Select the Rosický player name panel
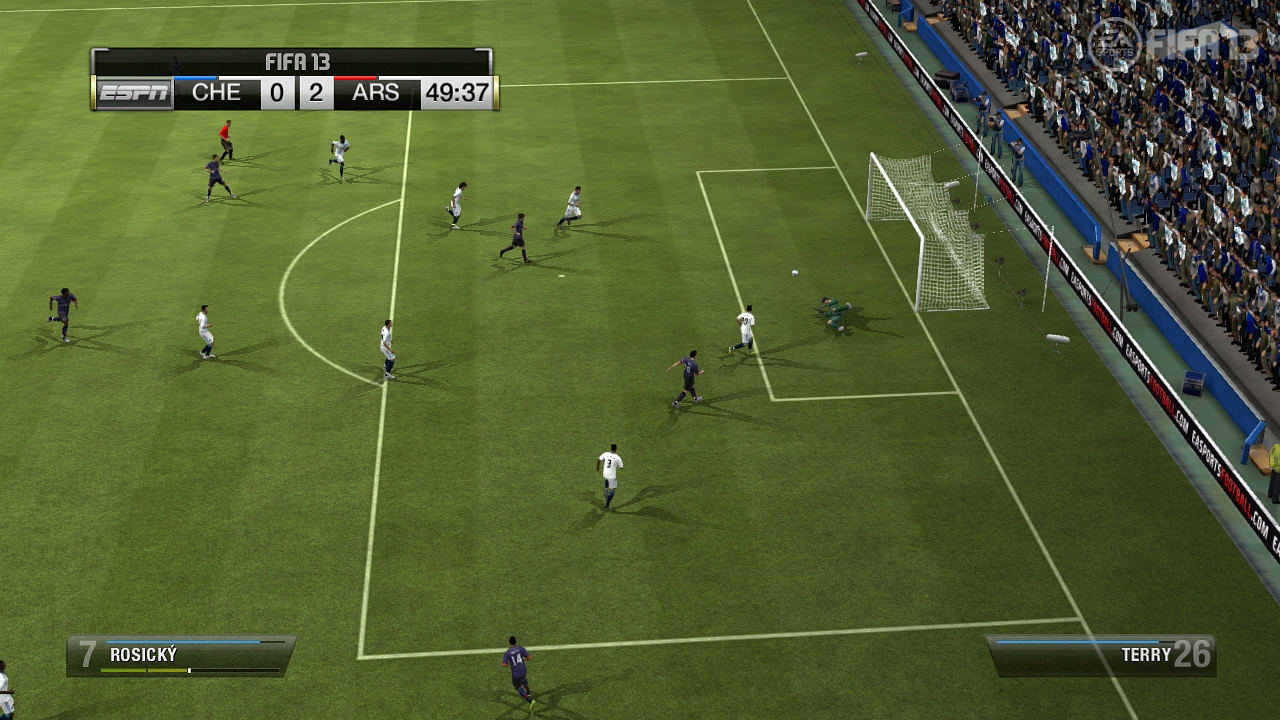The image size is (1280, 720). 181,656
